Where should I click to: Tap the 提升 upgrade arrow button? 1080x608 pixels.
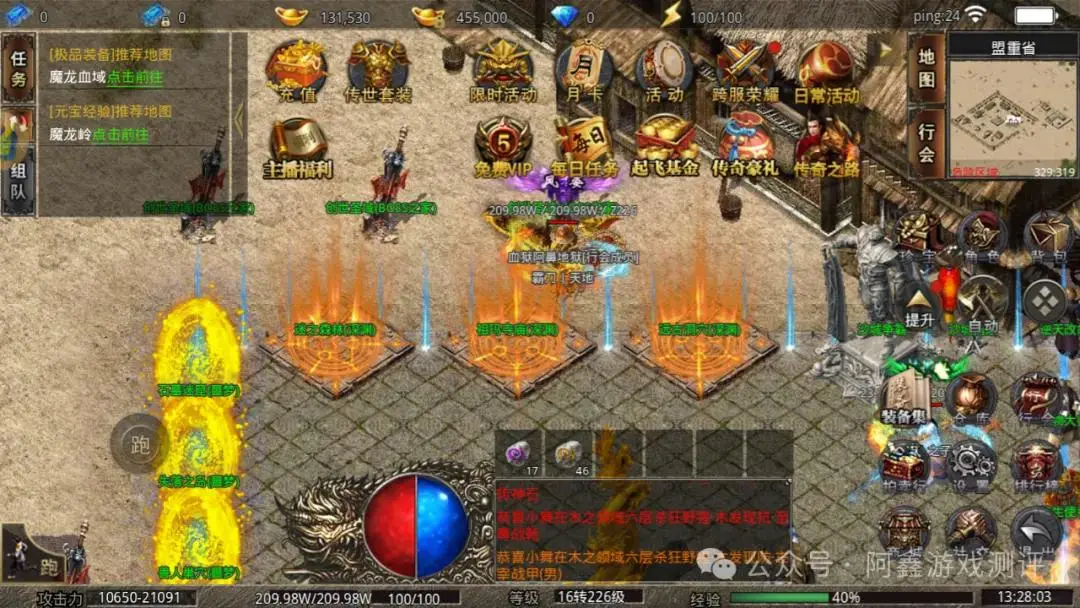point(919,301)
